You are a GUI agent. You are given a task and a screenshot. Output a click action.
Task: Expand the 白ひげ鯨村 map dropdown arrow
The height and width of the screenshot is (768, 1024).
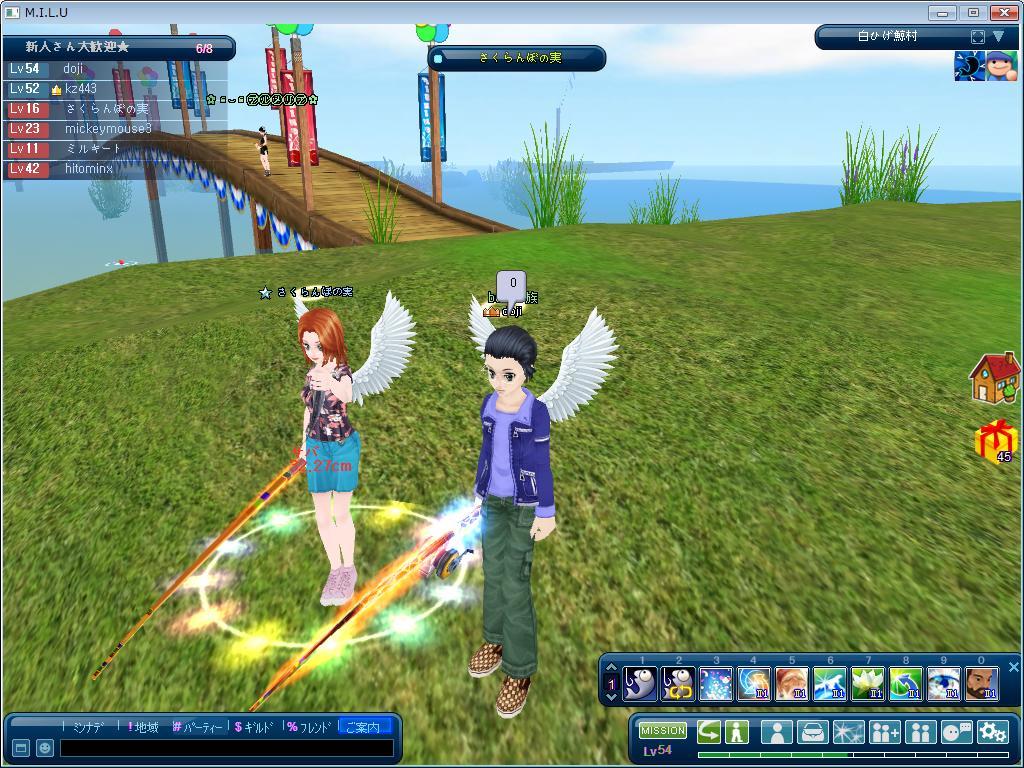pyautogui.click(x=998, y=37)
